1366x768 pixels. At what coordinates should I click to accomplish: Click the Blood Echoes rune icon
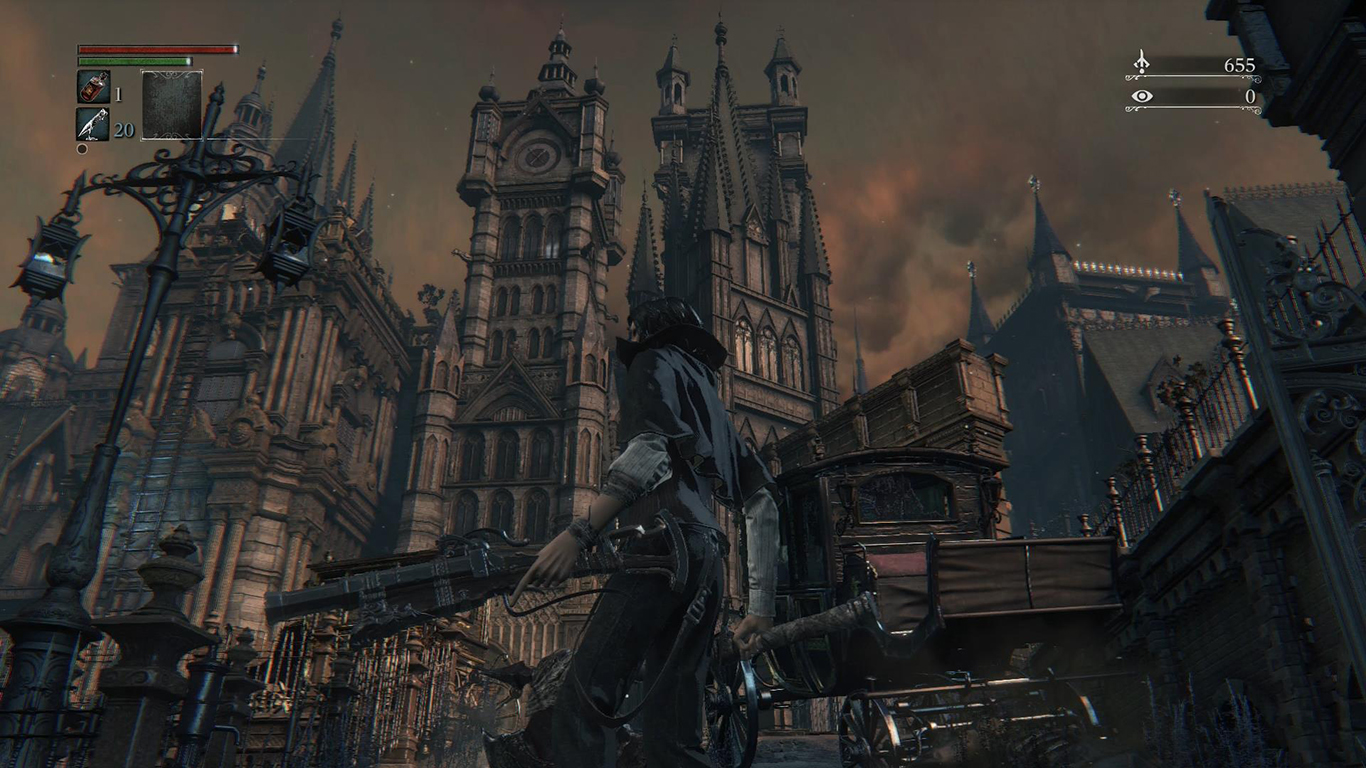1142,61
